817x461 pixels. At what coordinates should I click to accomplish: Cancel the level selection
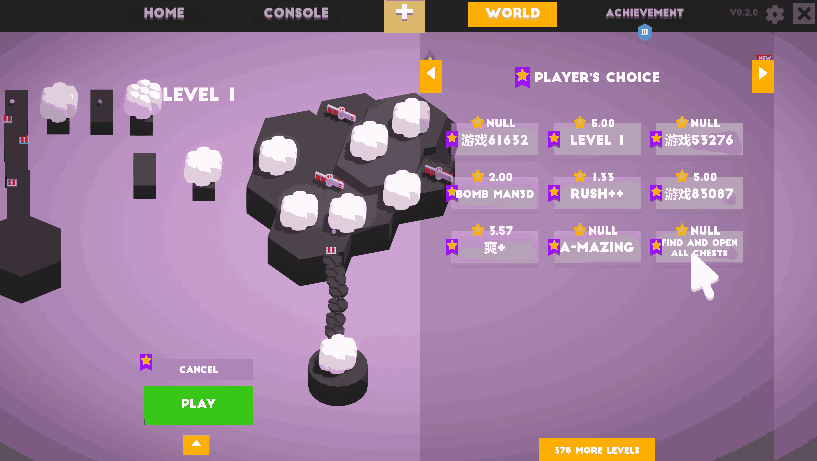tap(198, 370)
